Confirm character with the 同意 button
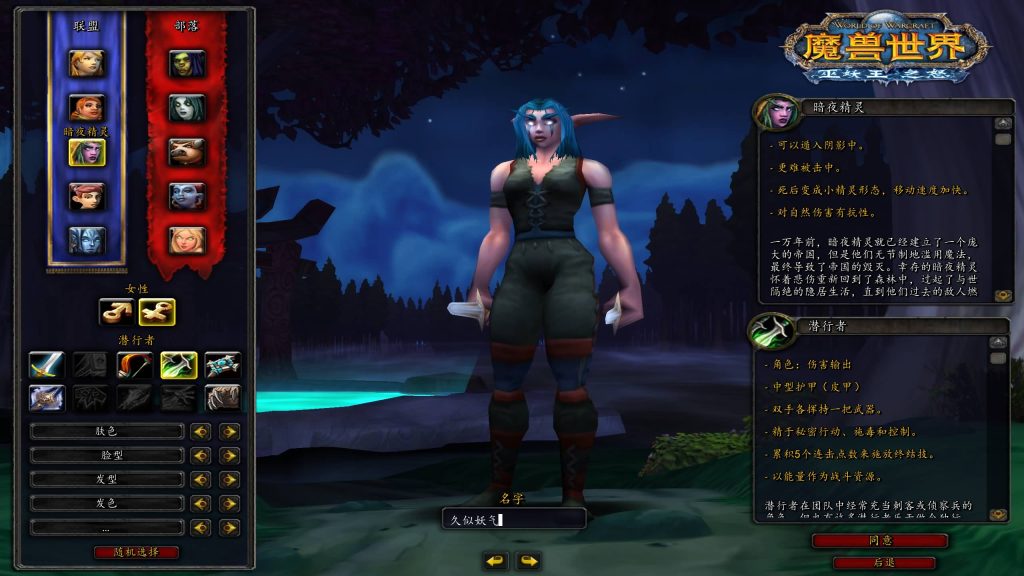Screen dimensions: 1024x576 [x=879, y=541]
